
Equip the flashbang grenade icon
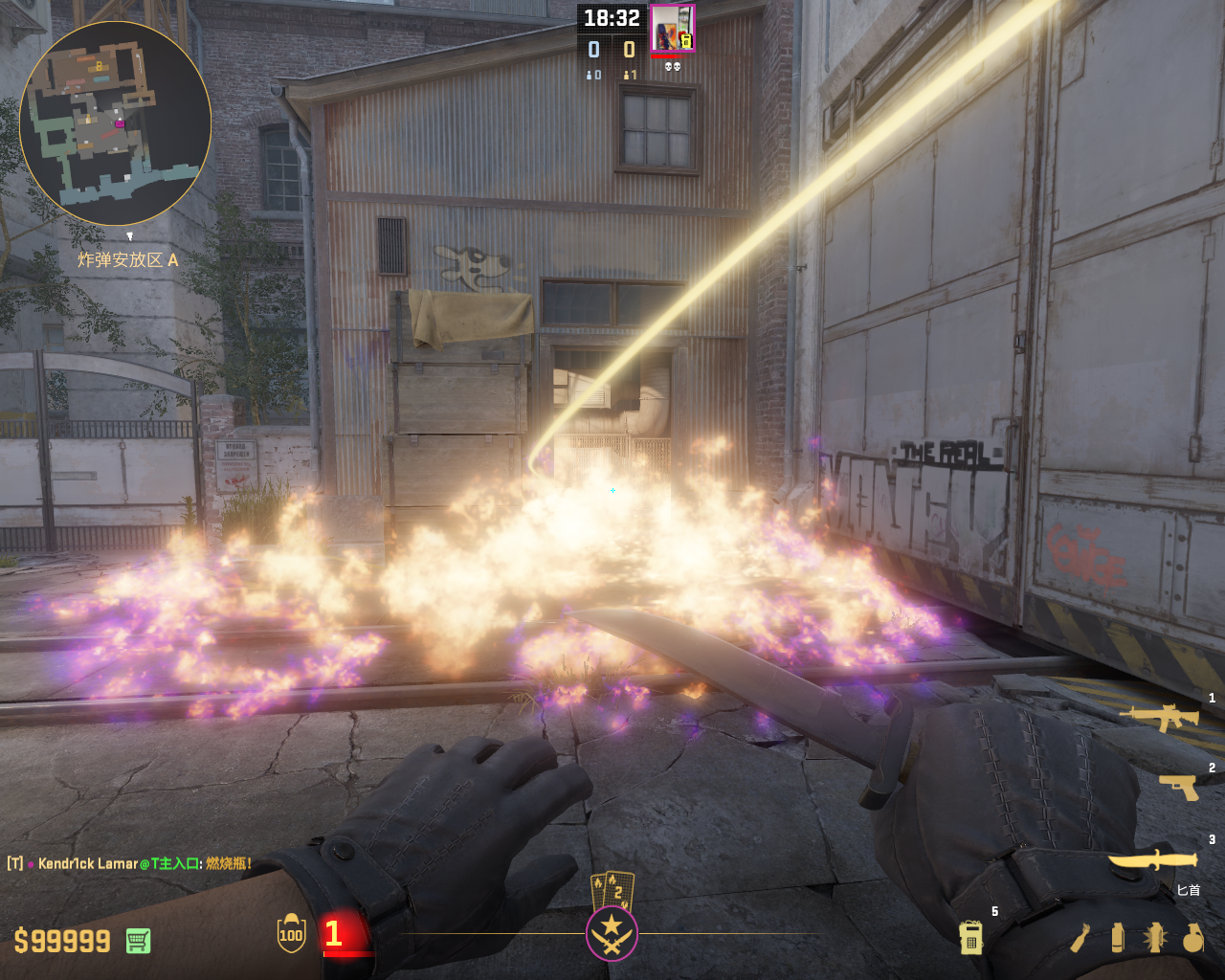point(1154,938)
